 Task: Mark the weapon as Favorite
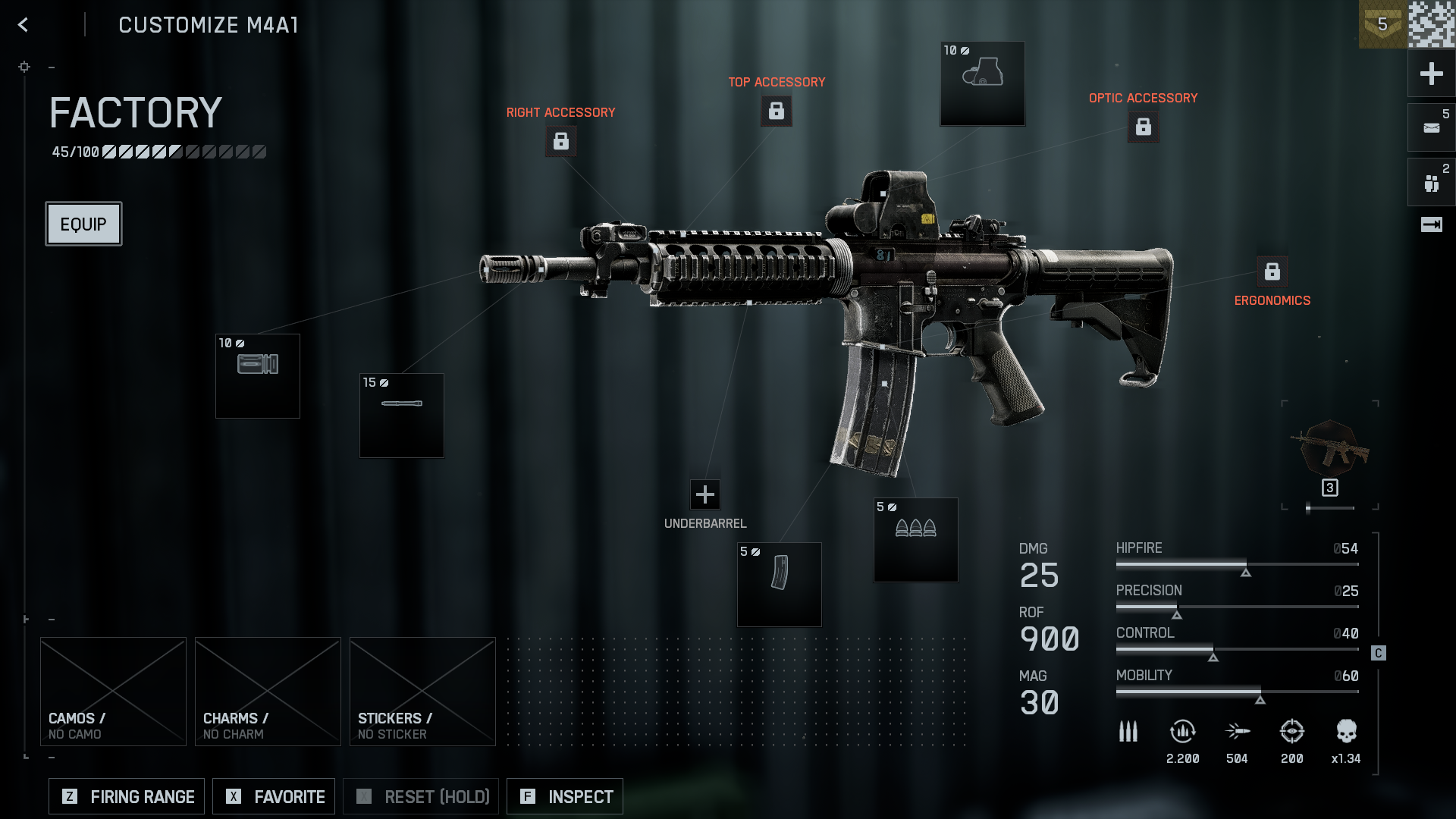274,796
